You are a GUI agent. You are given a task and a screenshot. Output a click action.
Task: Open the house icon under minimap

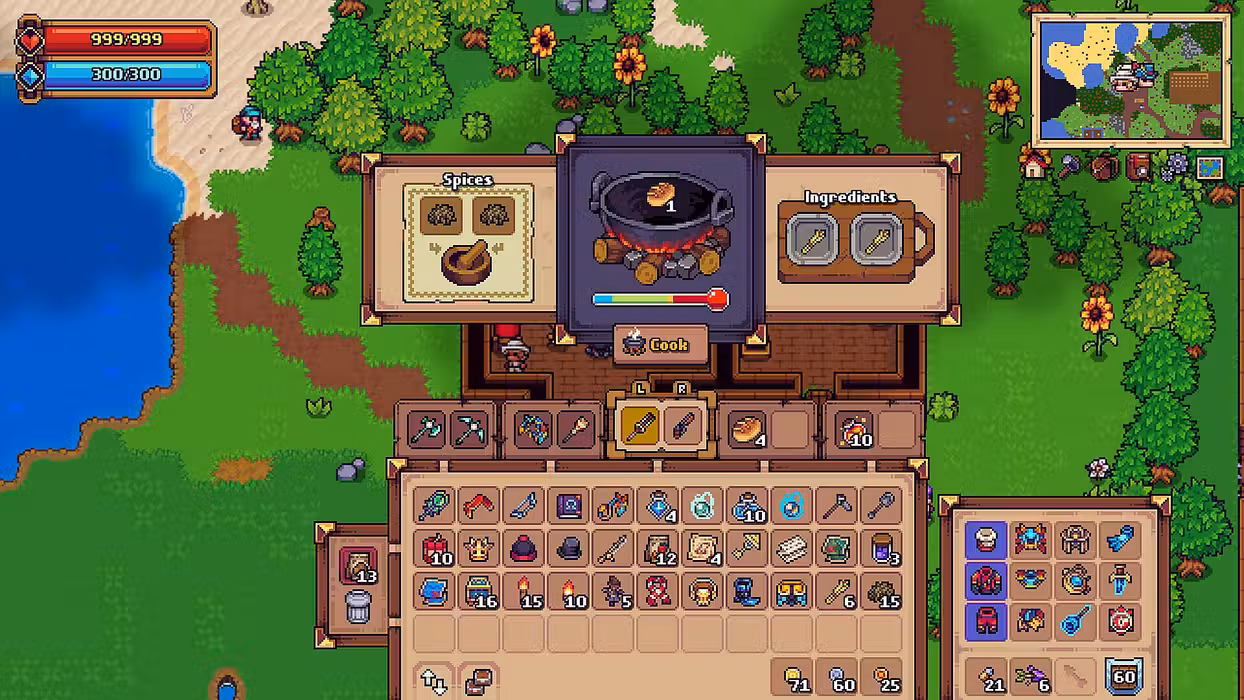coord(1035,166)
